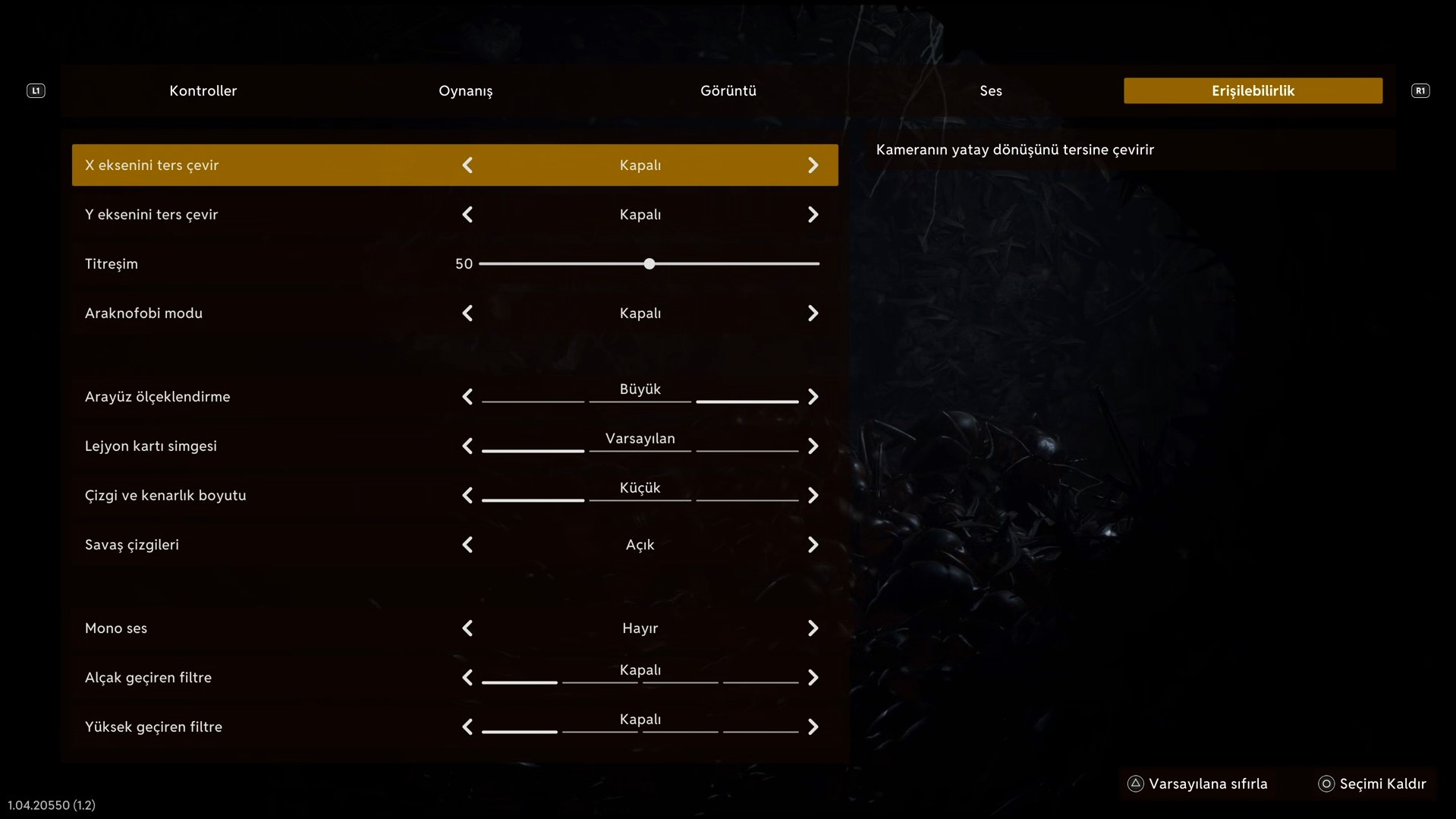The image size is (1456, 819).
Task: Toggle Araknofobi modu with right arrow
Action: (813, 313)
